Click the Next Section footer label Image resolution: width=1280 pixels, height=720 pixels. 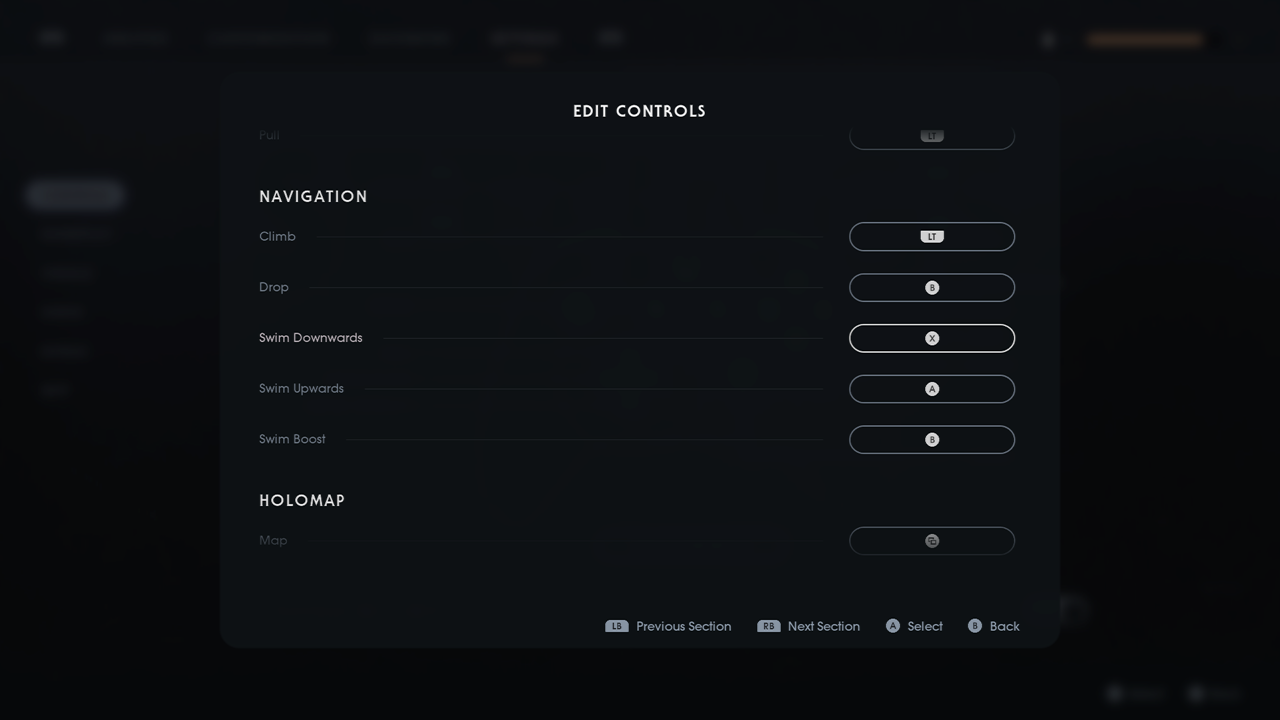pos(824,626)
